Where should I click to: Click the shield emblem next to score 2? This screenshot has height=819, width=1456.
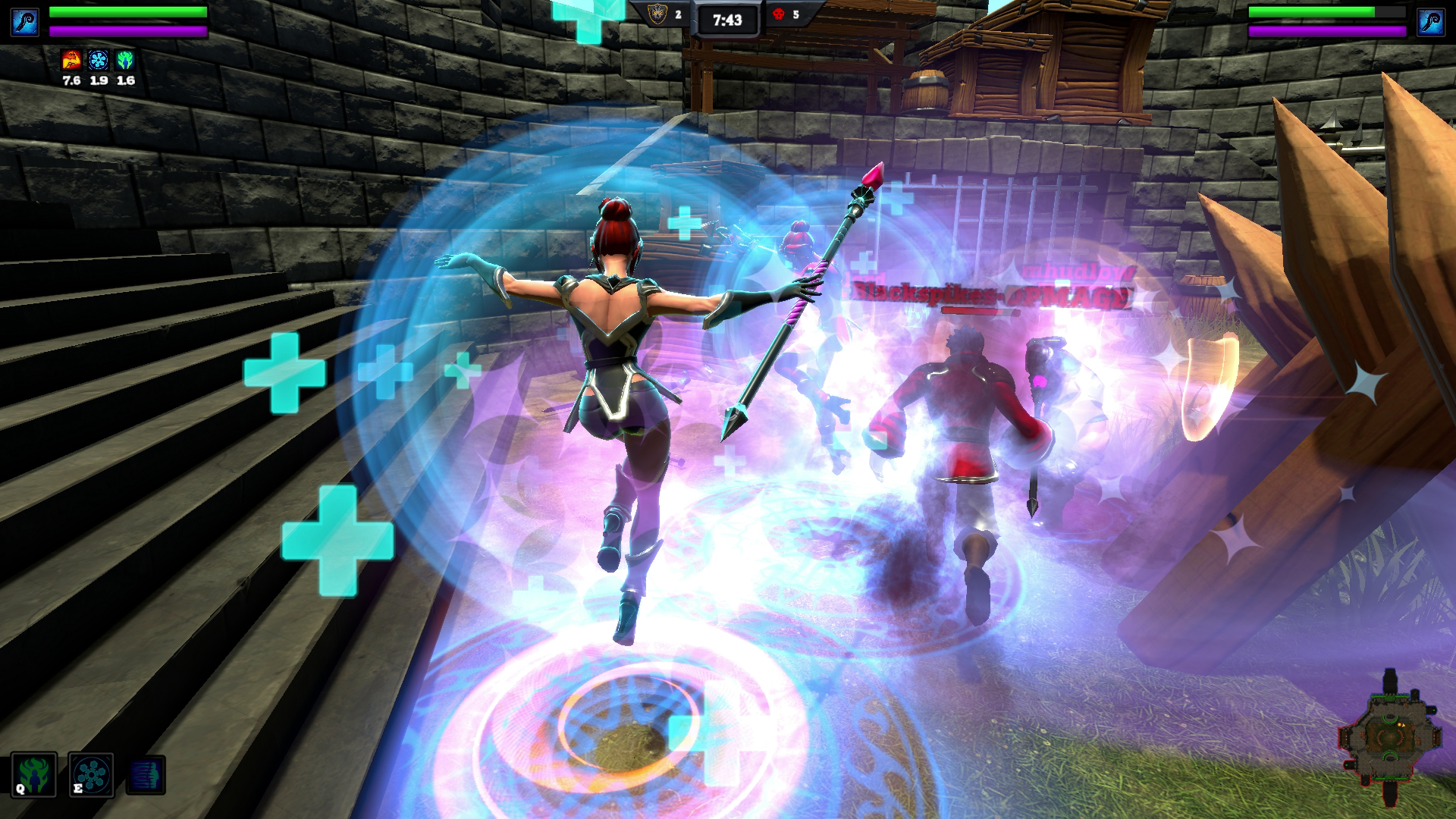656,14
